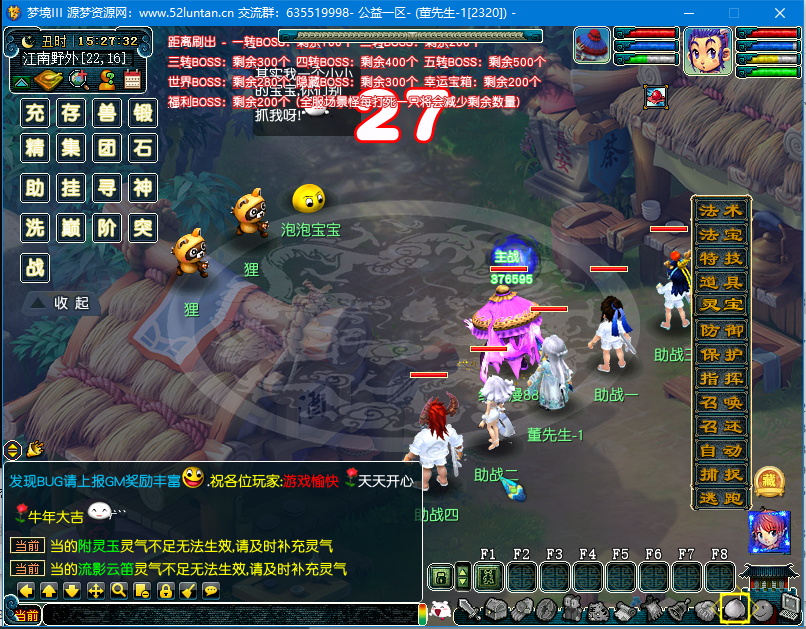Choose 逃跑 to flee the battle
Image resolution: width=806 pixels, height=629 pixels.
(721, 498)
